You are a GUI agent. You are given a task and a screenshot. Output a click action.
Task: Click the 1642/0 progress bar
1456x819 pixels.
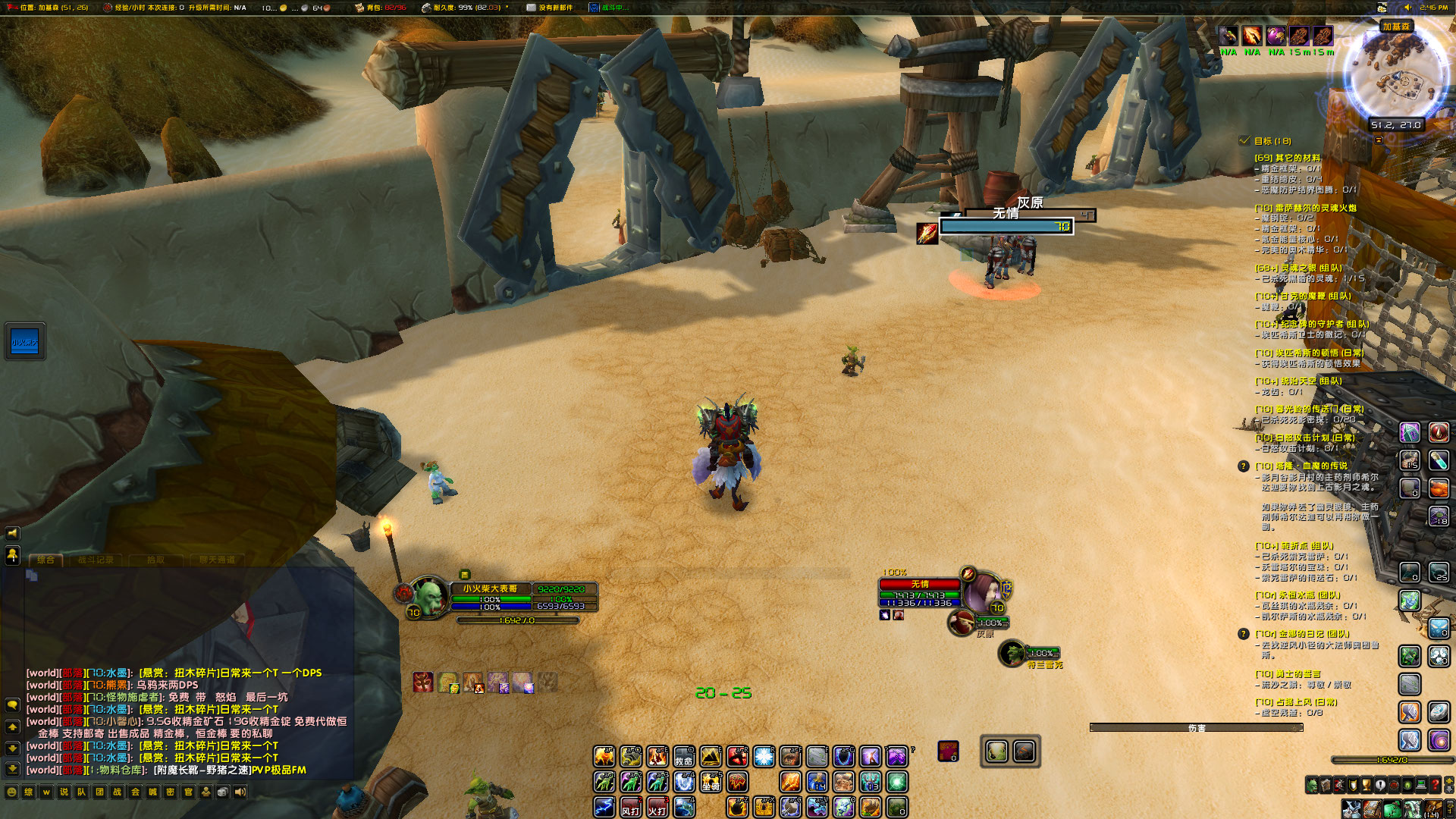(1392, 759)
